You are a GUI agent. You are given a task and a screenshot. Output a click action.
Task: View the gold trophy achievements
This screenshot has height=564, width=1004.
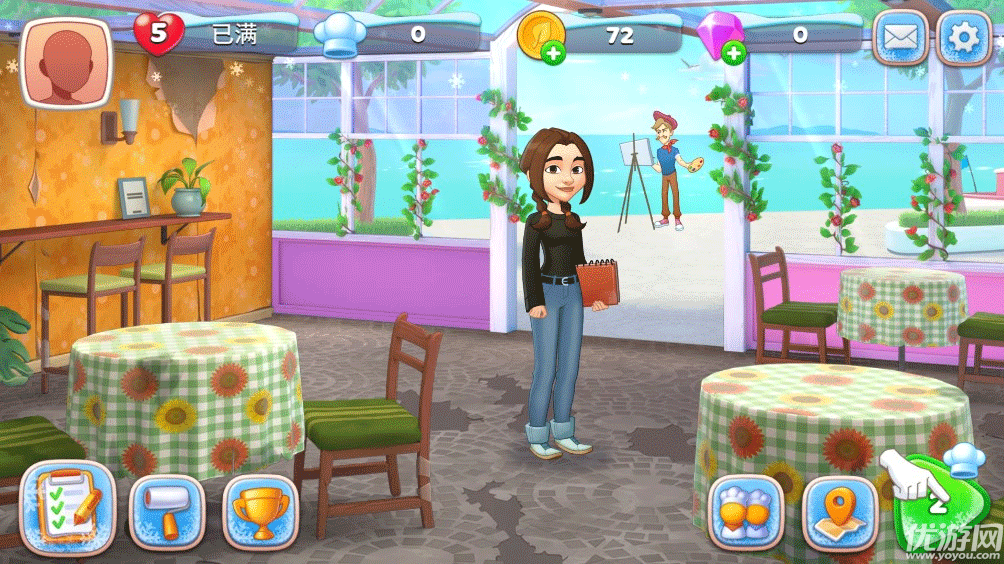pyautogui.click(x=260, y=510)
